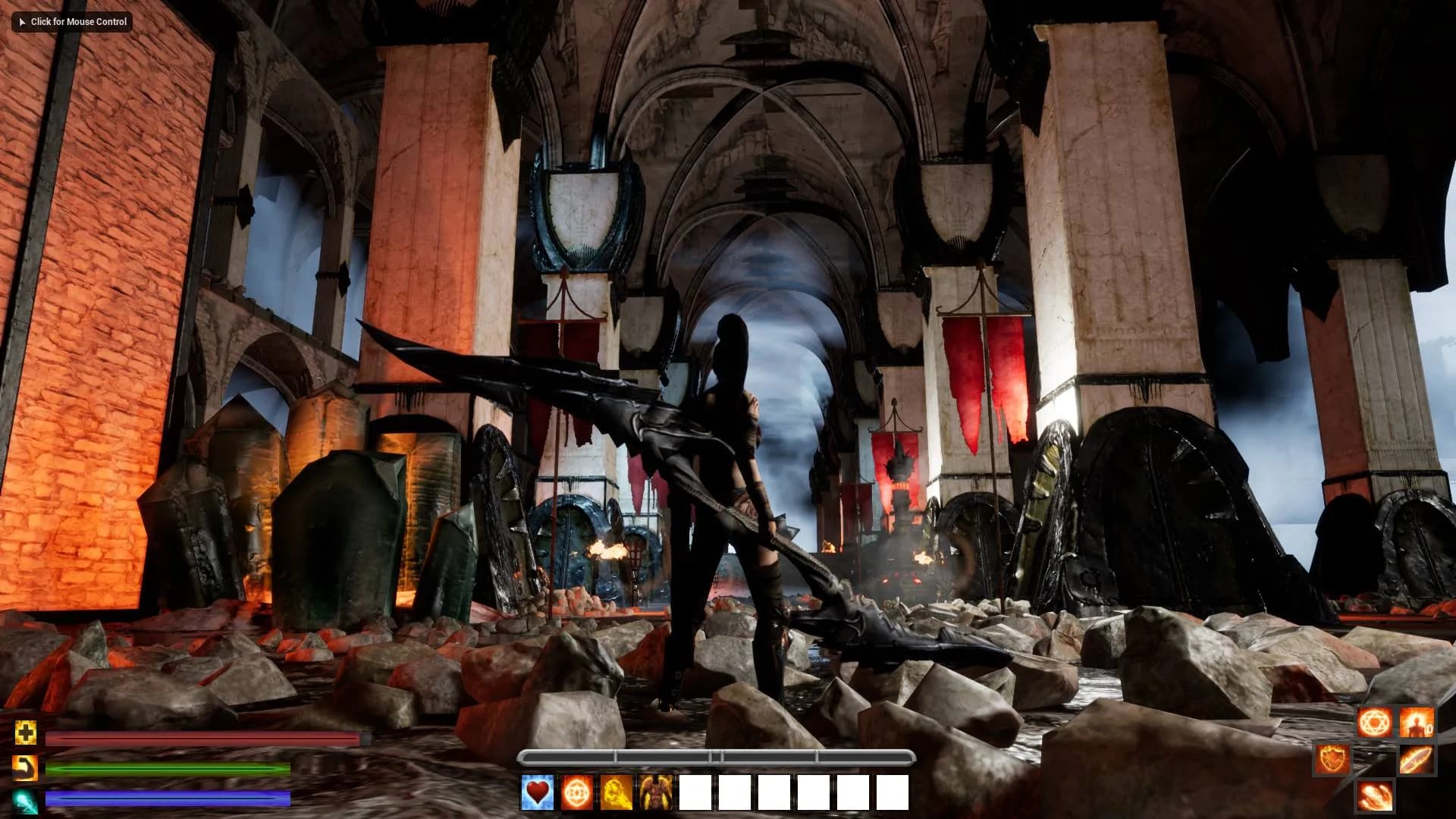1456x819 pixels.
Task: Use the yellow flaming fist hotbar skill
Action: [x=617, y=792]
